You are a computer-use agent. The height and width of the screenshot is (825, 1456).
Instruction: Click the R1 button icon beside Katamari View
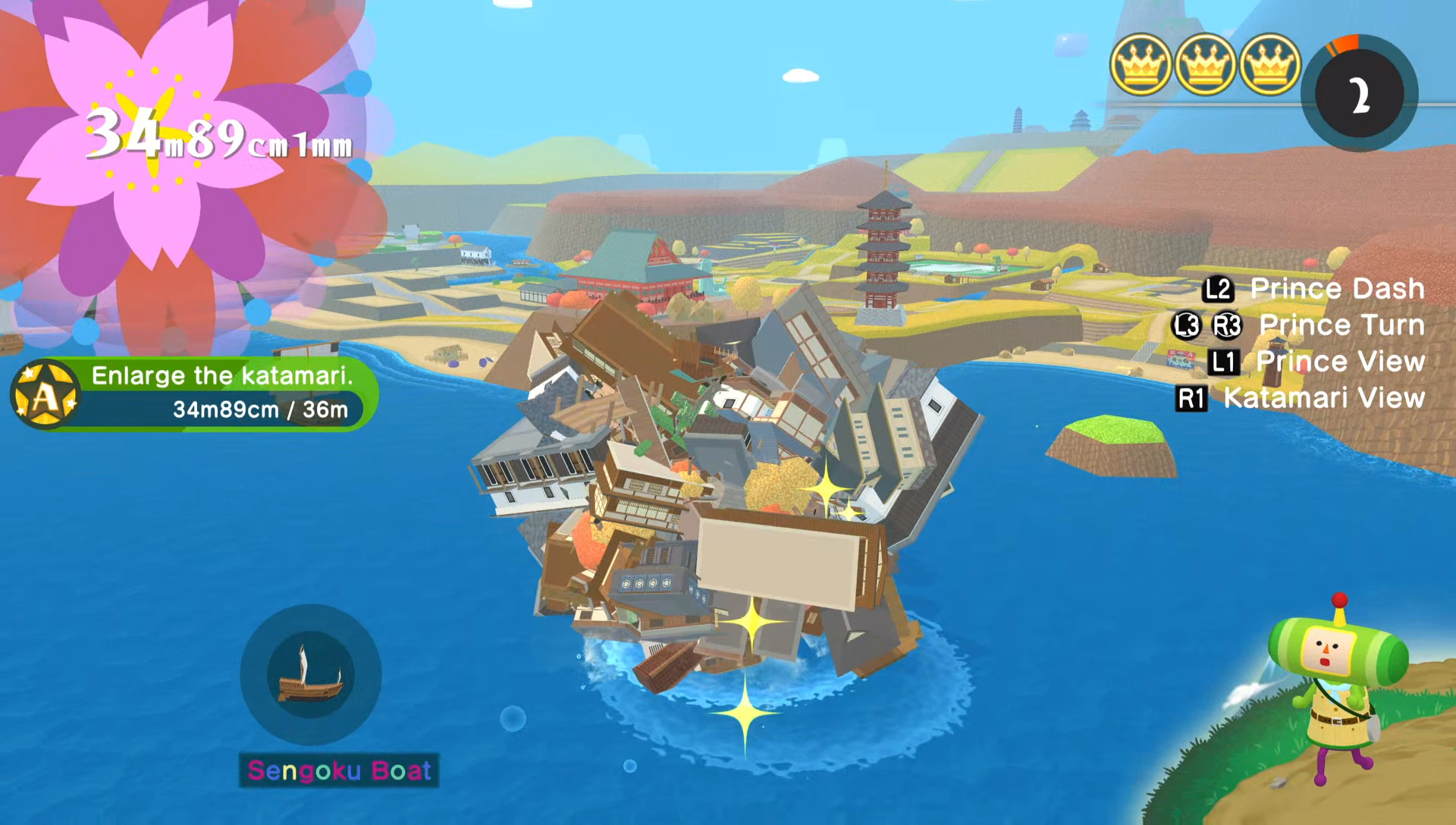1193,400
